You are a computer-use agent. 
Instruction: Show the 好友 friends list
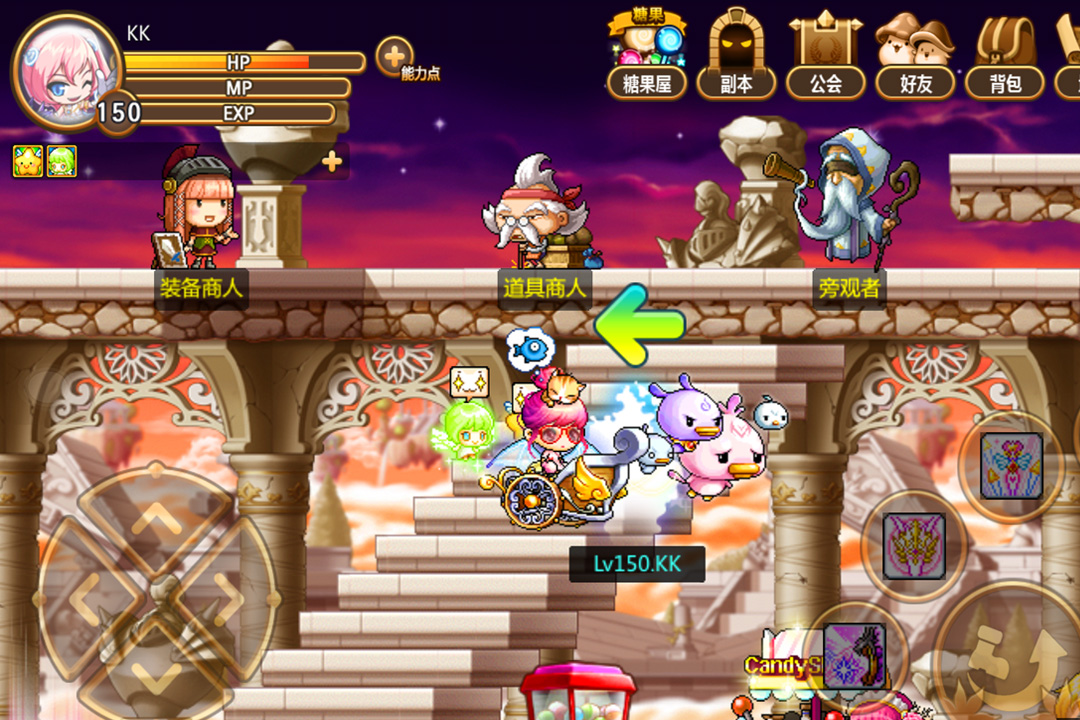pos(915,58)
